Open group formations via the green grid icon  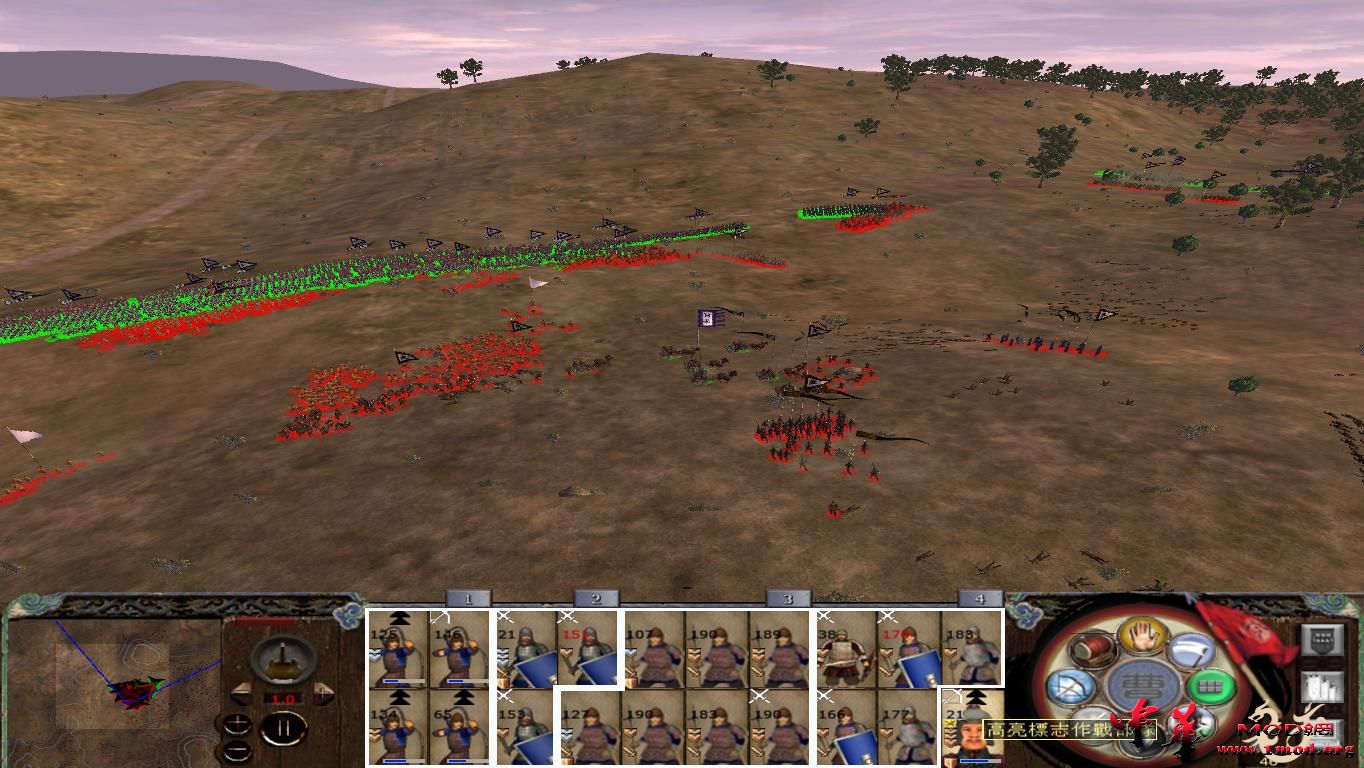[1211, 687]
